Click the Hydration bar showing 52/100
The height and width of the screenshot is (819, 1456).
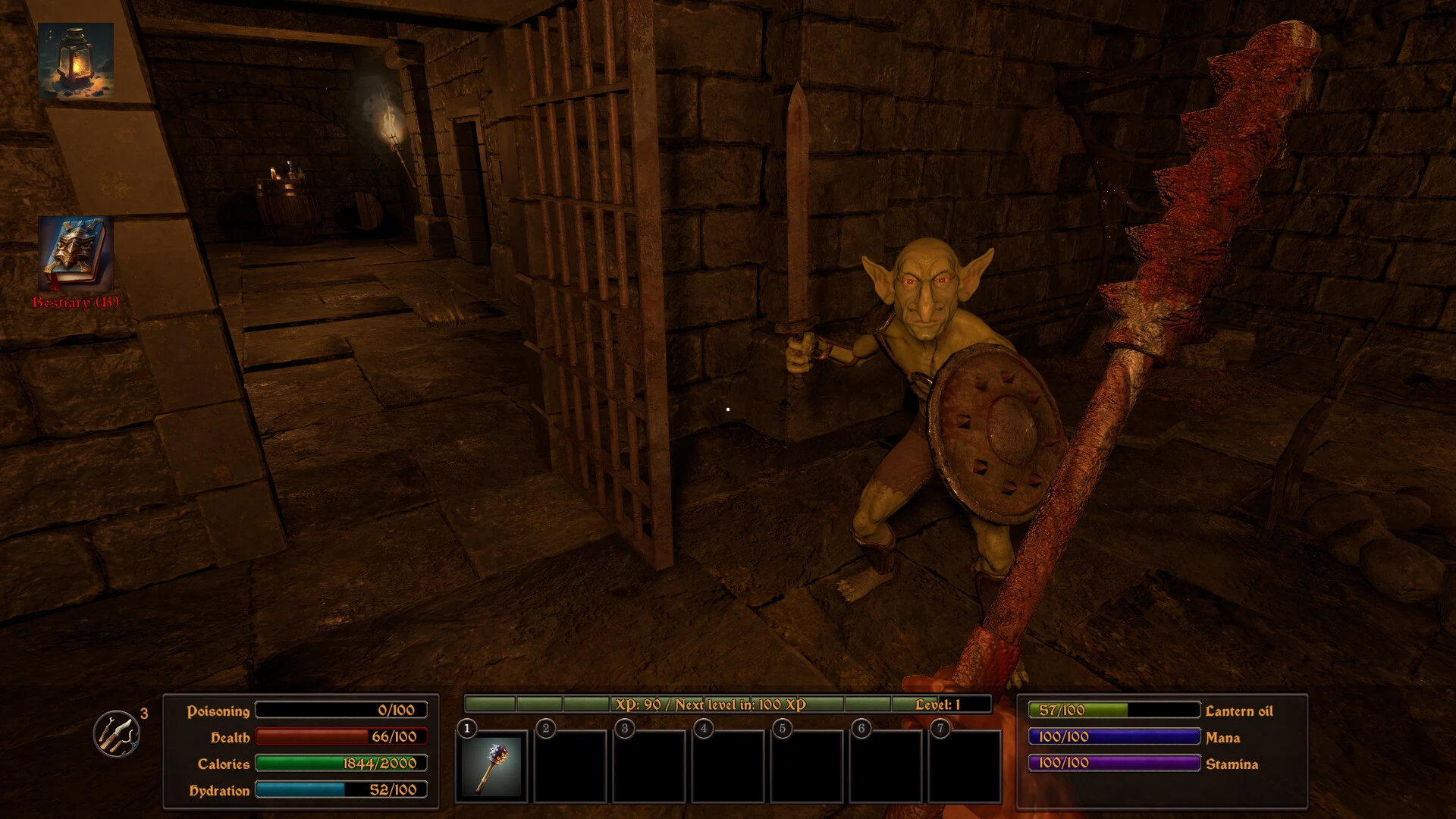tap(340, 790)
